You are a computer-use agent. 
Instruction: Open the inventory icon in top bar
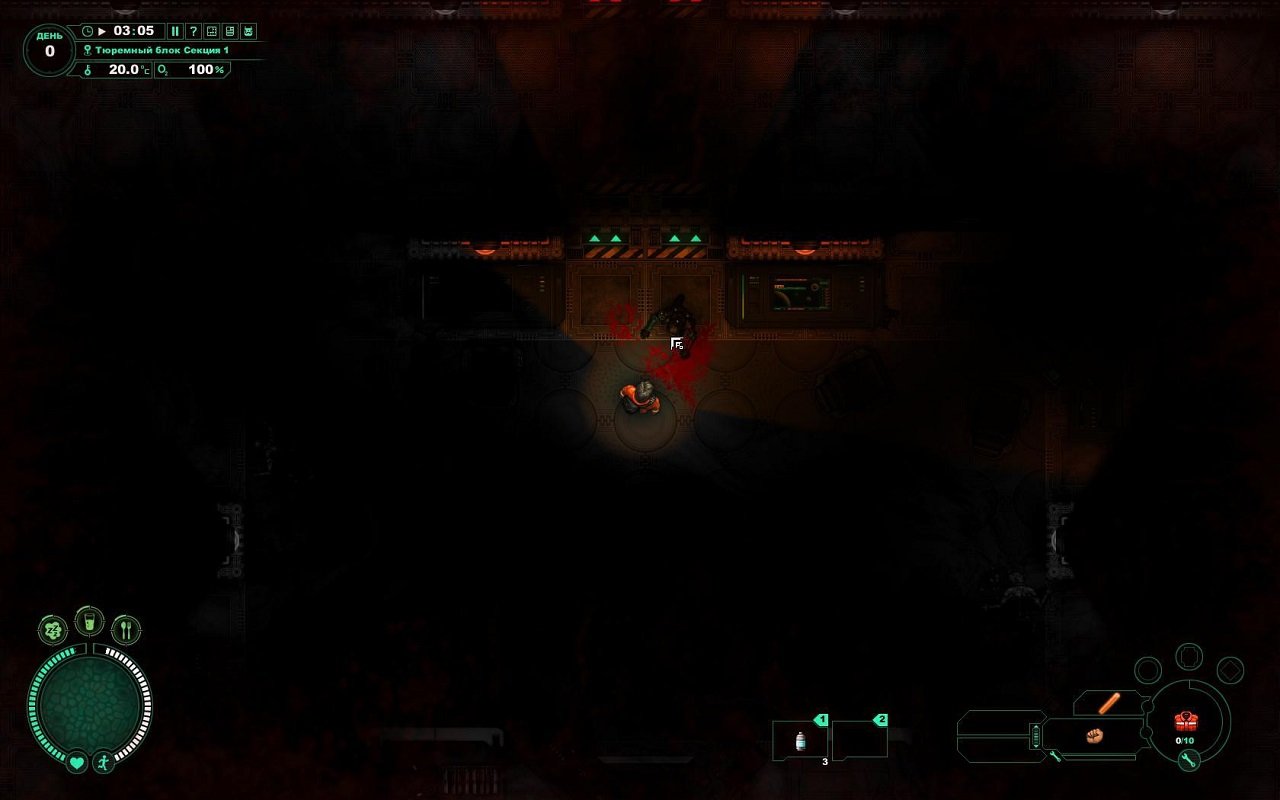tap(230, 31)
